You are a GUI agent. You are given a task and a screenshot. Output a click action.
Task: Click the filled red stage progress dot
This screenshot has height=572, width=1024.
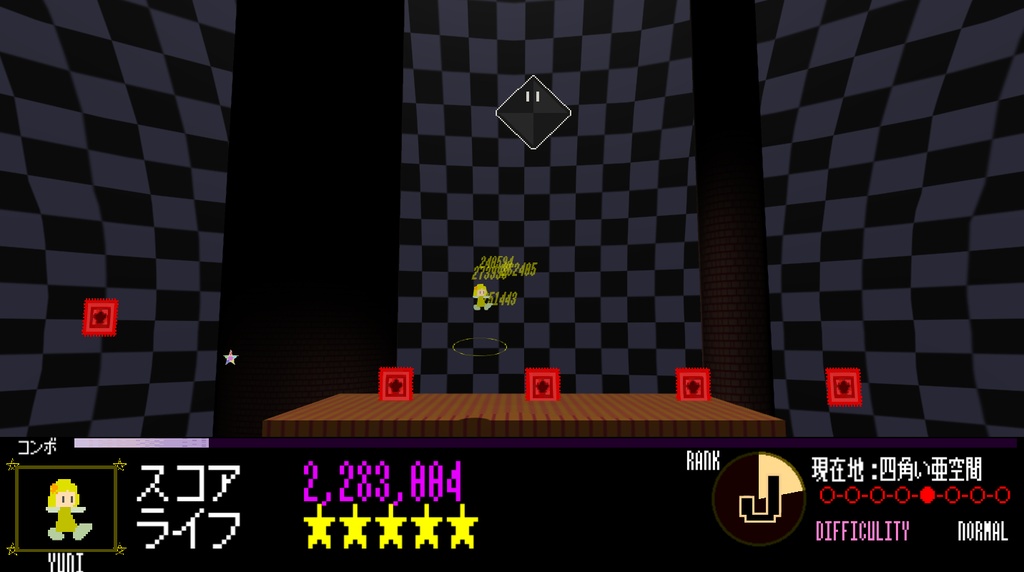[x=927, y=495]
